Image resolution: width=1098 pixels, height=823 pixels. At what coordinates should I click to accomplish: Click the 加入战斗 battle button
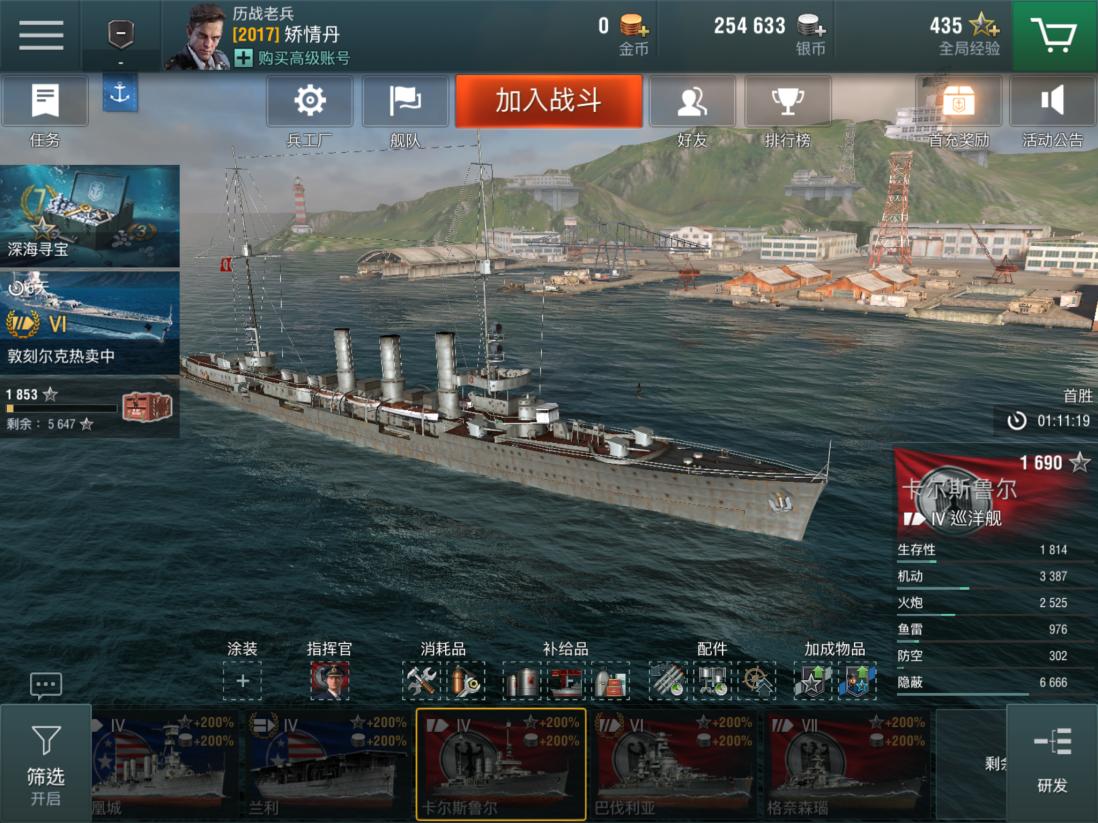point(548,101)
